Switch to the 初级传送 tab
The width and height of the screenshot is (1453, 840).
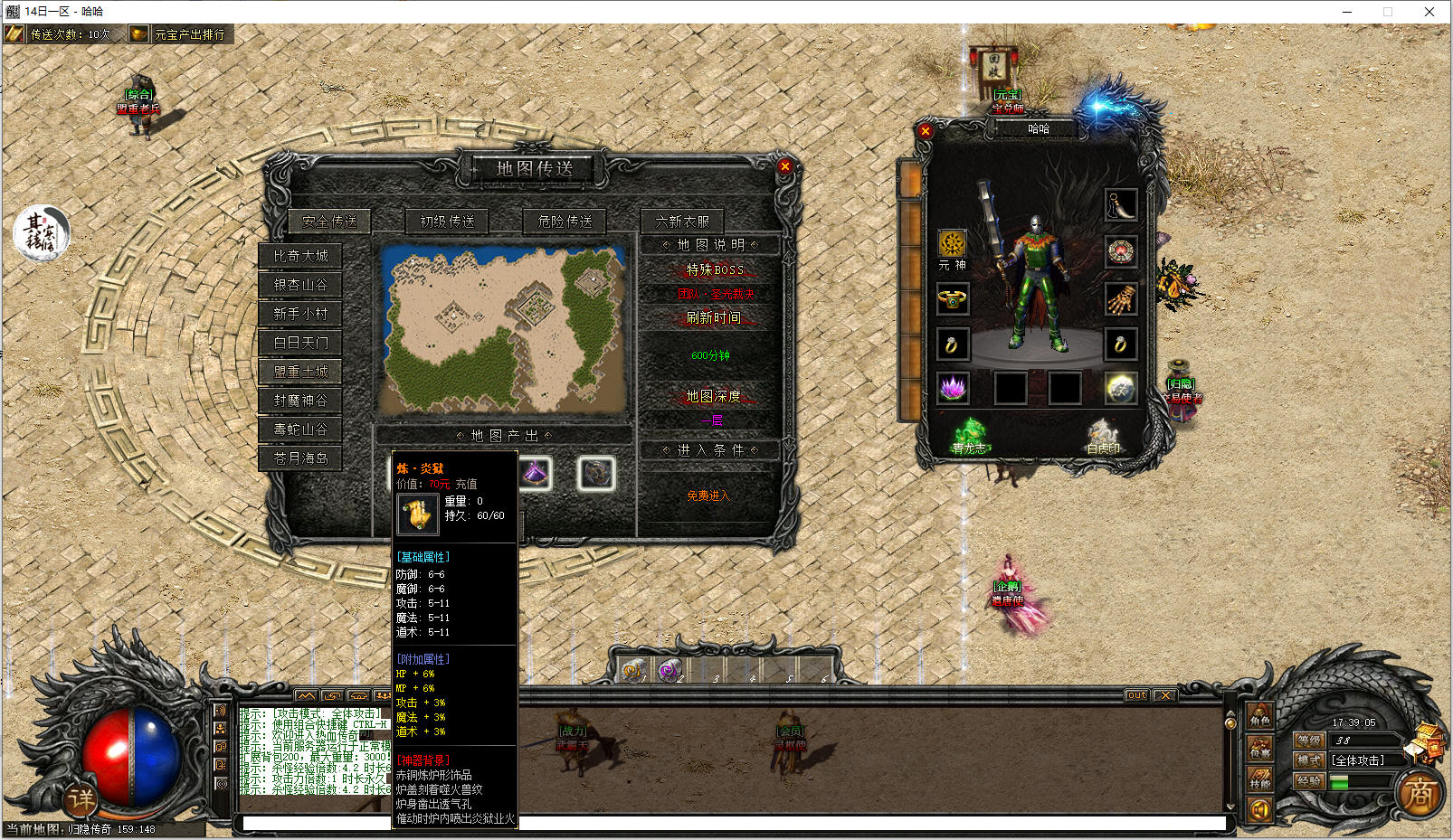click(447, 221)
